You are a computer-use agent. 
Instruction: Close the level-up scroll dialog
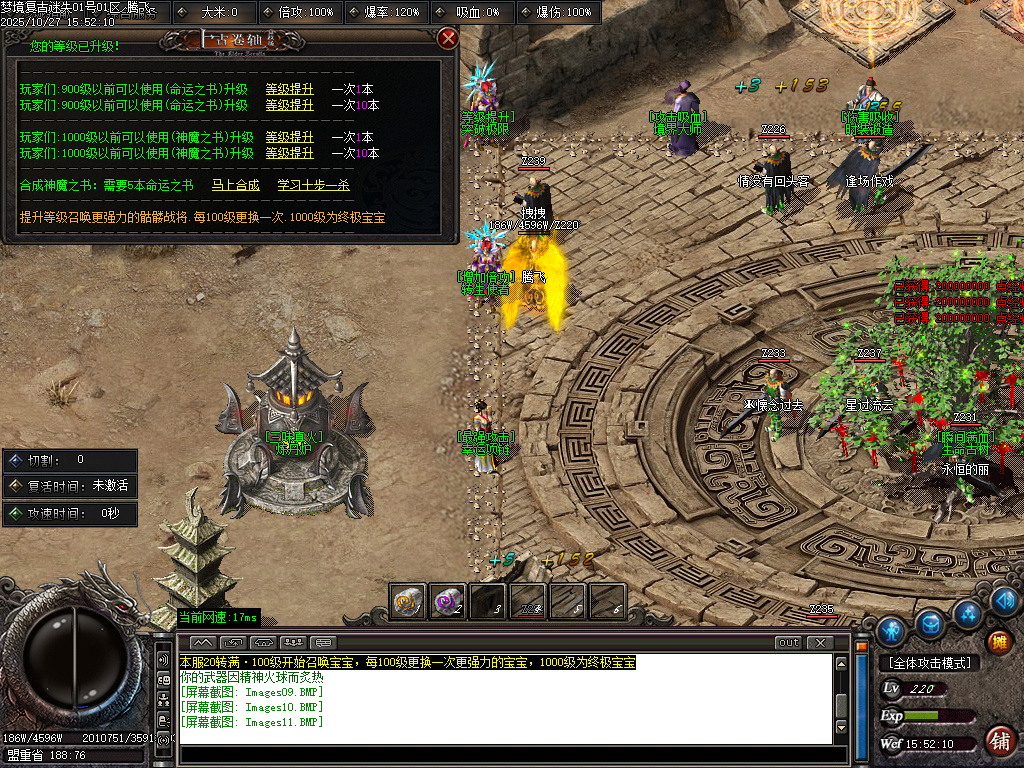448,39
